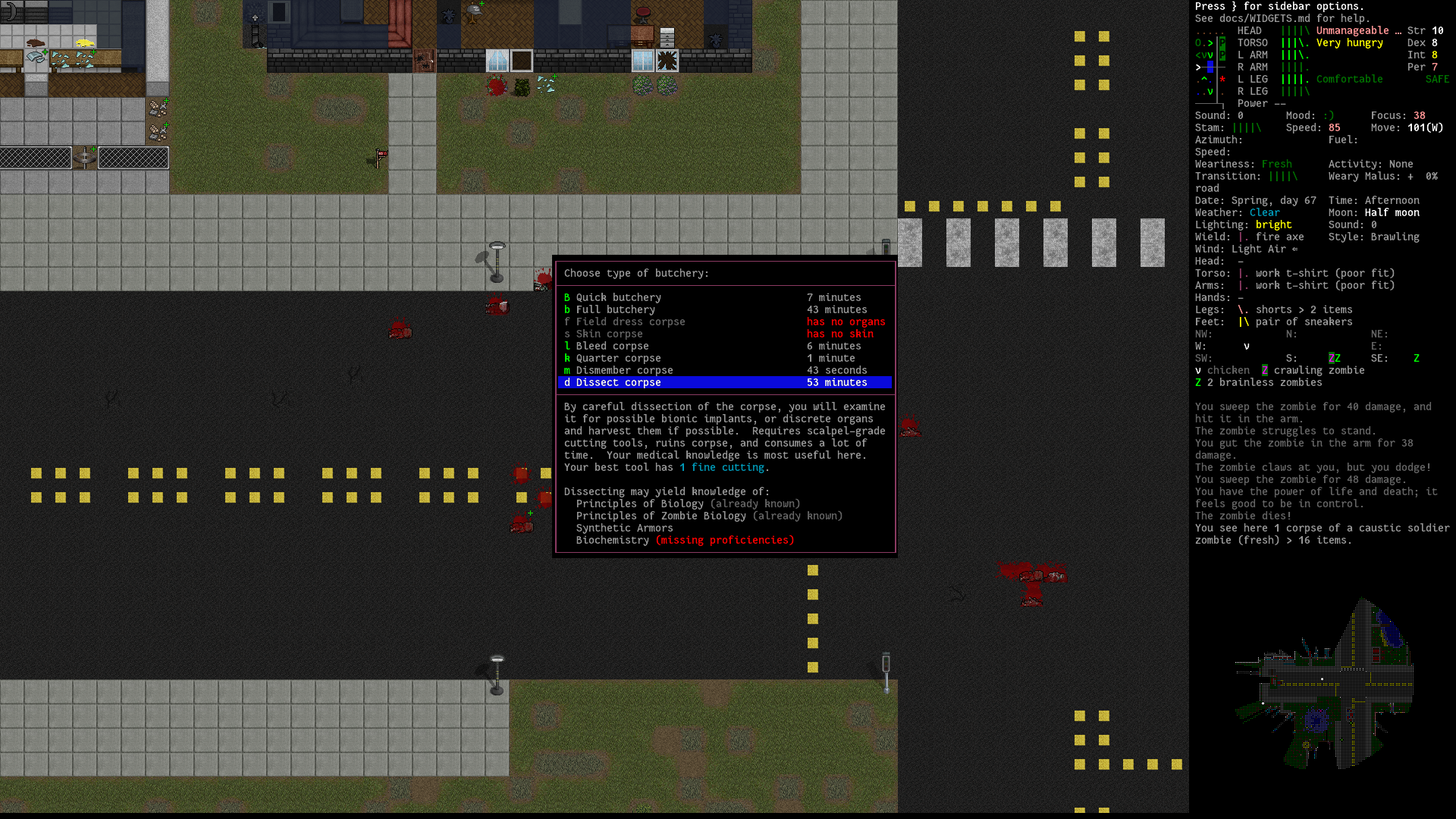Choose the Dismember corpse option

coord(624,370)
